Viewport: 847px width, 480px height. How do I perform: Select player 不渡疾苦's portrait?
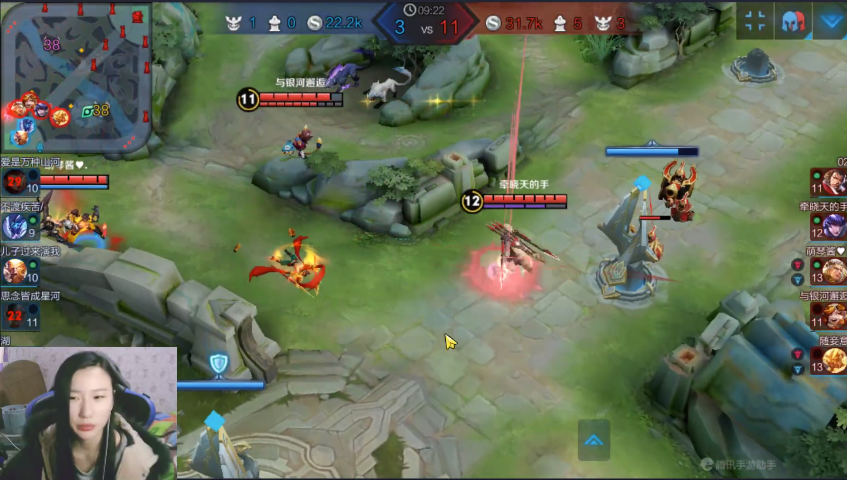pos(14,227)
